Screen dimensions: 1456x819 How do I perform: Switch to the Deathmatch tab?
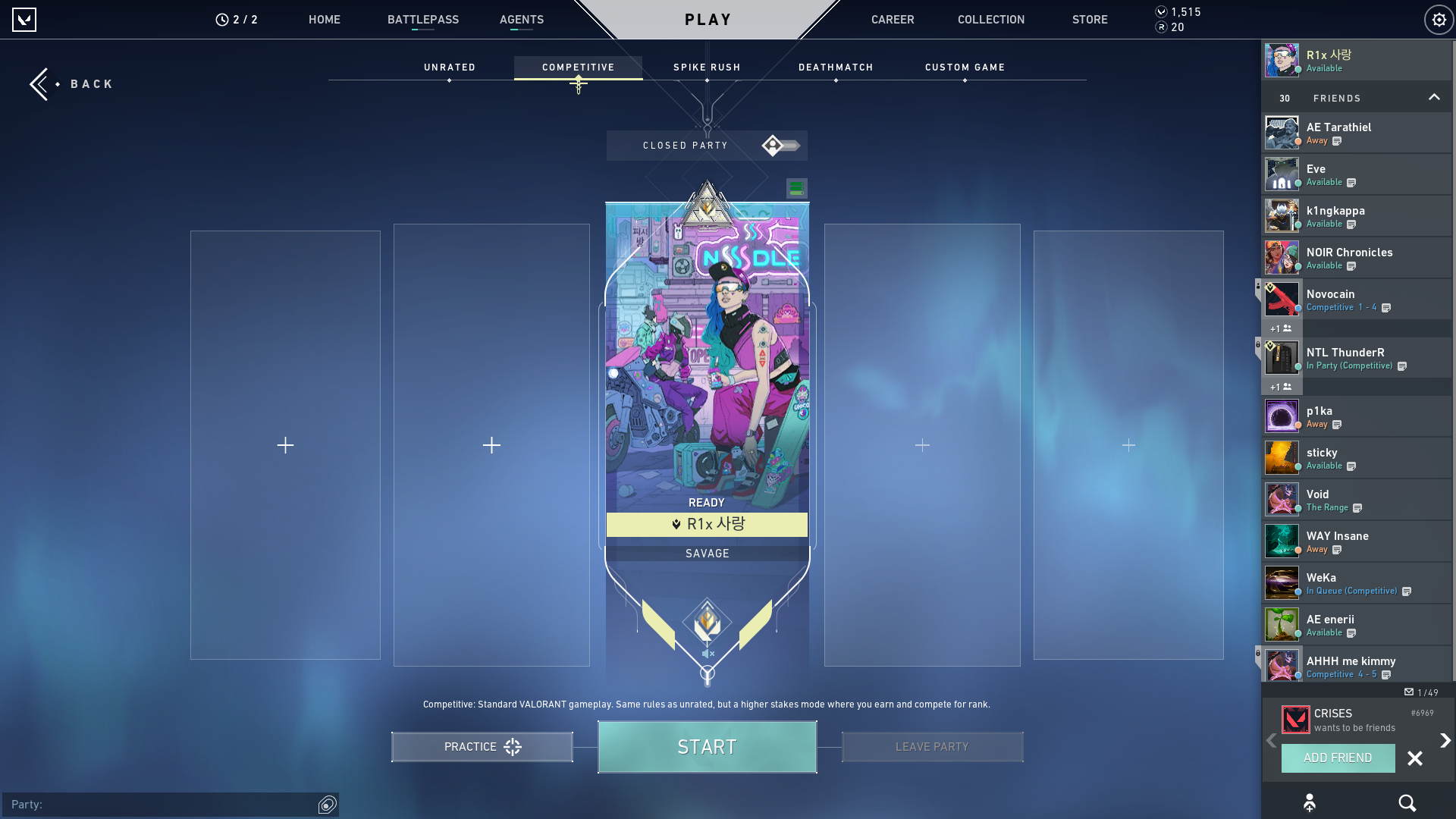point(835,67)
